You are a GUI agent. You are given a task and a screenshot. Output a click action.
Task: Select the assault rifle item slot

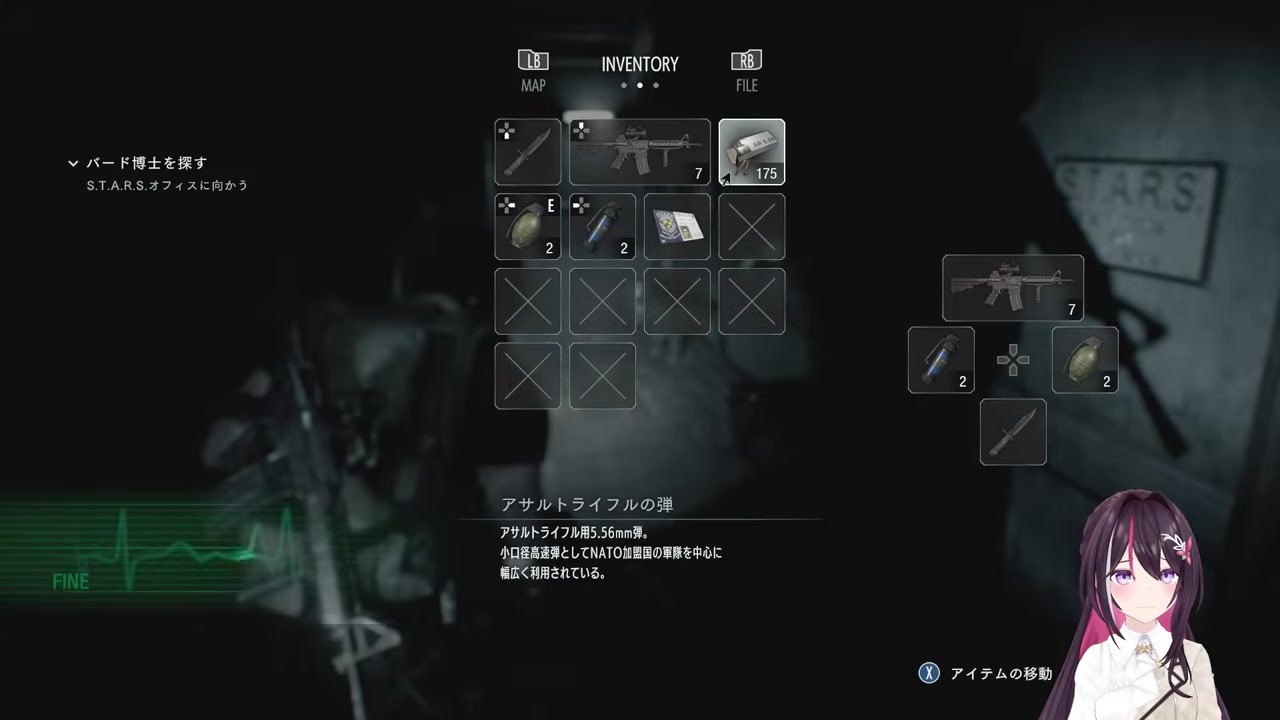[639, 152]
